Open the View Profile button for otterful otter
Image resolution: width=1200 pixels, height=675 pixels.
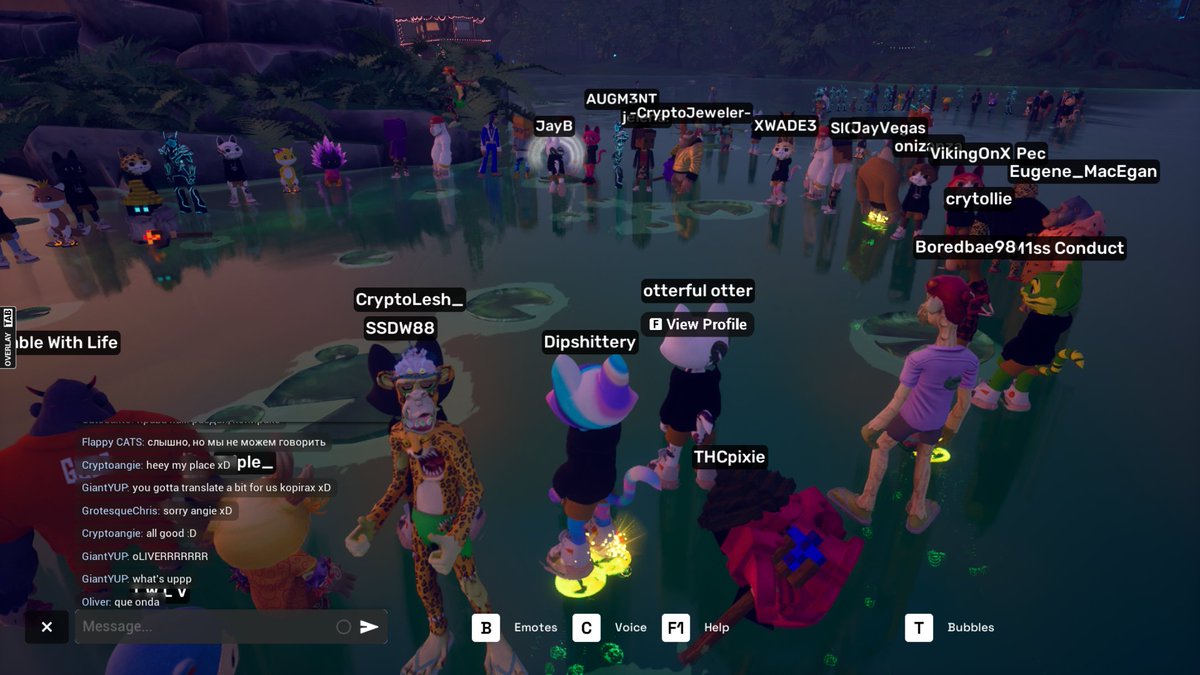pyautogui.click(x=697, y=324)
